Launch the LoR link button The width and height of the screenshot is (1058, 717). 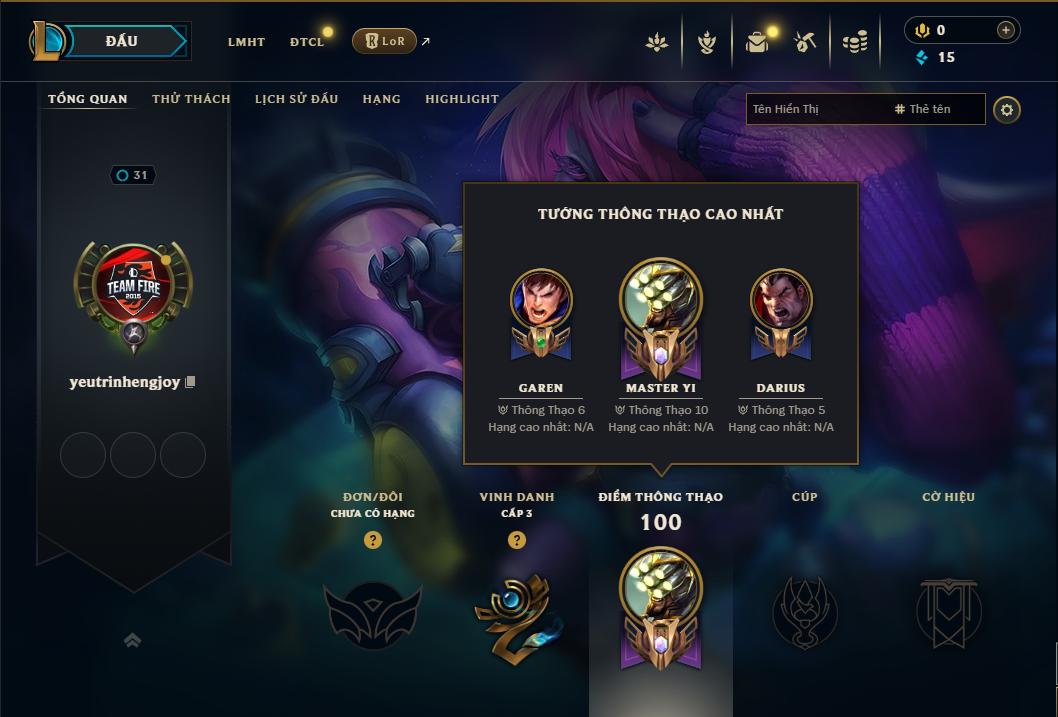(385, 41)
